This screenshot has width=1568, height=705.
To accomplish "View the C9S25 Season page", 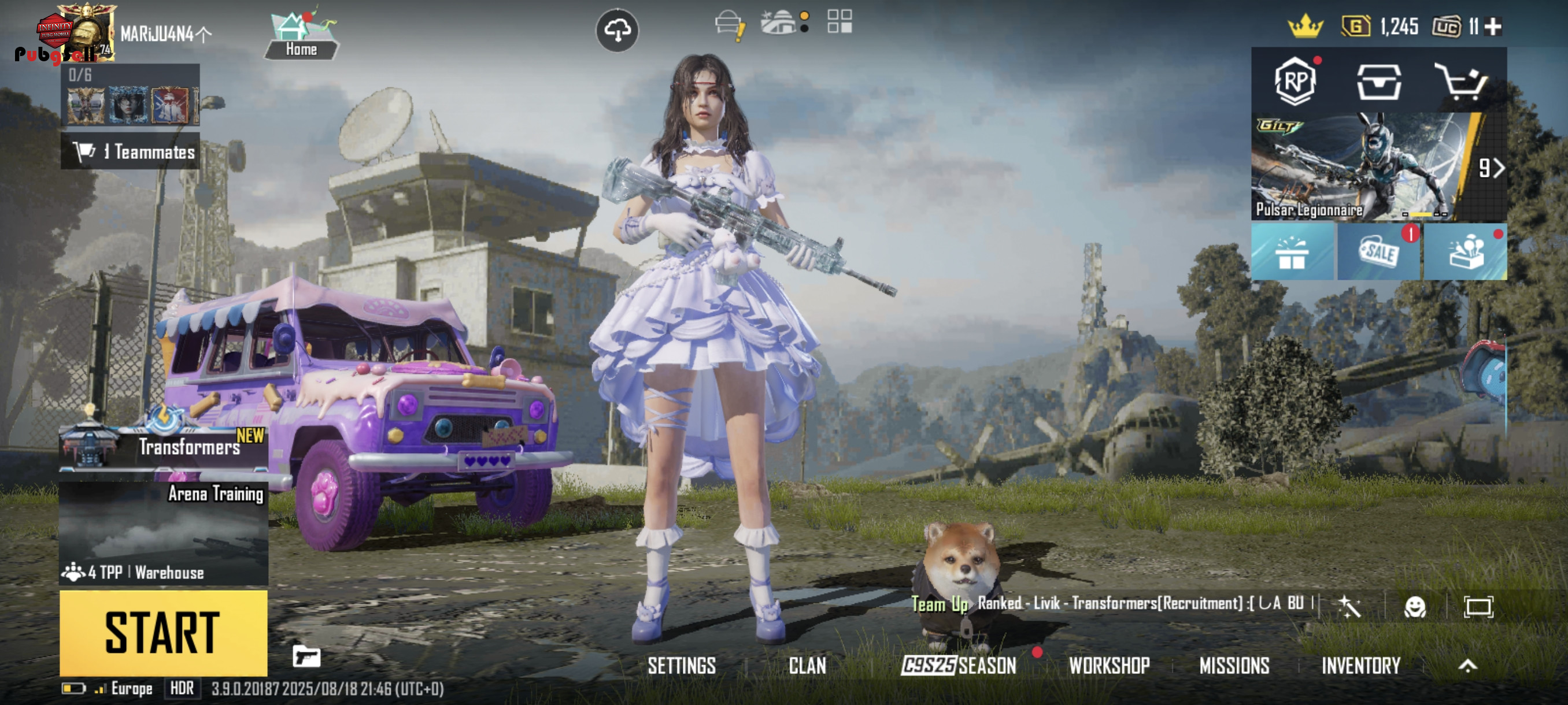I will pos(959,666).
